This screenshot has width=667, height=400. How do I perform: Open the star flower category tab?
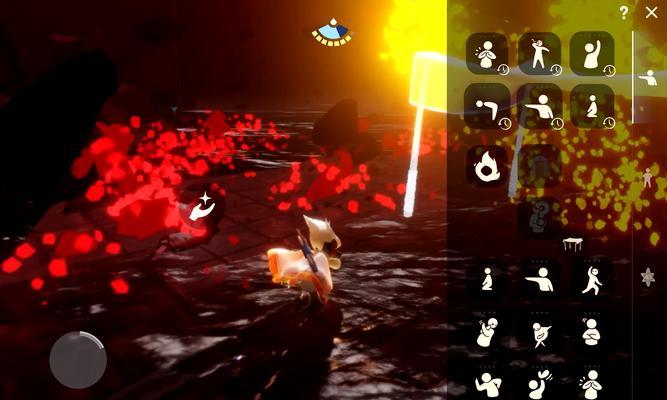pos(647,278)
